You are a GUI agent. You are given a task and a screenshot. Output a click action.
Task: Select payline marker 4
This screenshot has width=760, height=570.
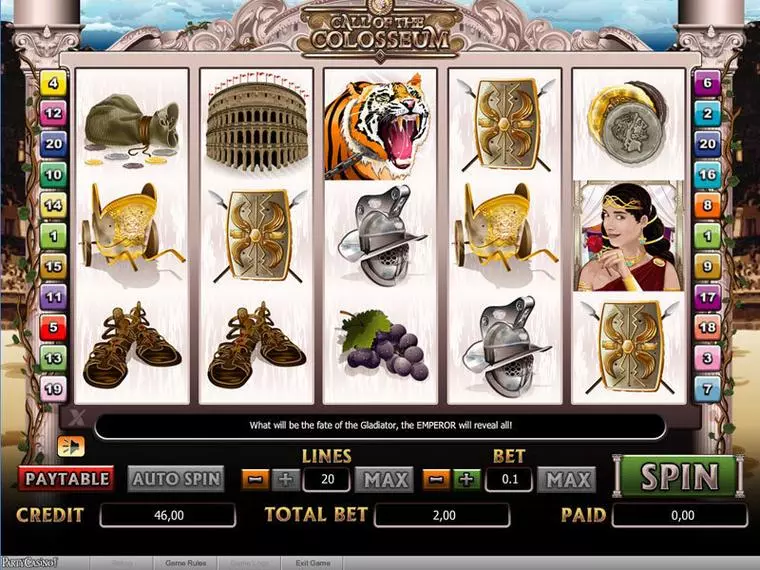[53, 83]
